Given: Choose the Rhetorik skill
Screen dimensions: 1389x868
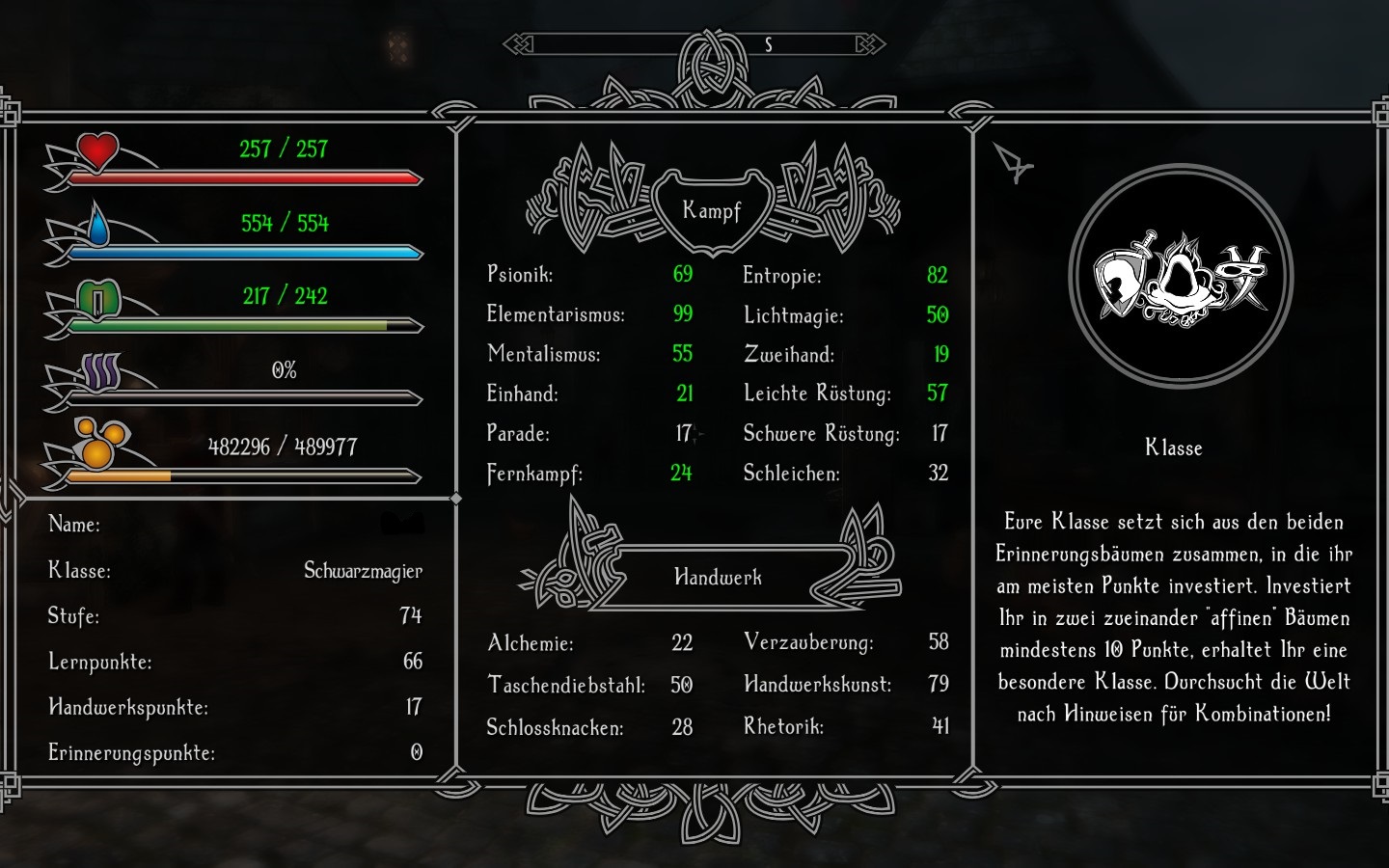Looking at the screenshot, I should coord(783,726).
